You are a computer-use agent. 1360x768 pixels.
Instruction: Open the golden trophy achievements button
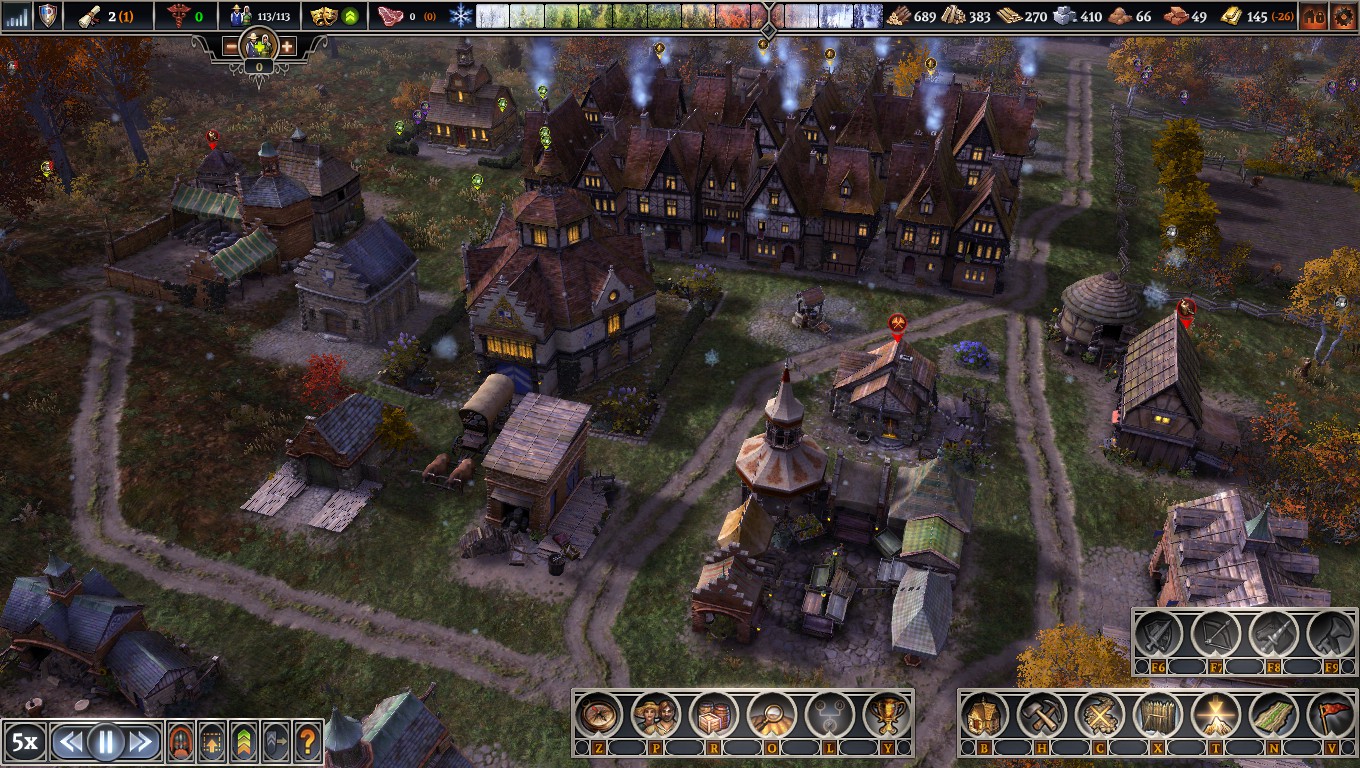click(x=886, y=715)
